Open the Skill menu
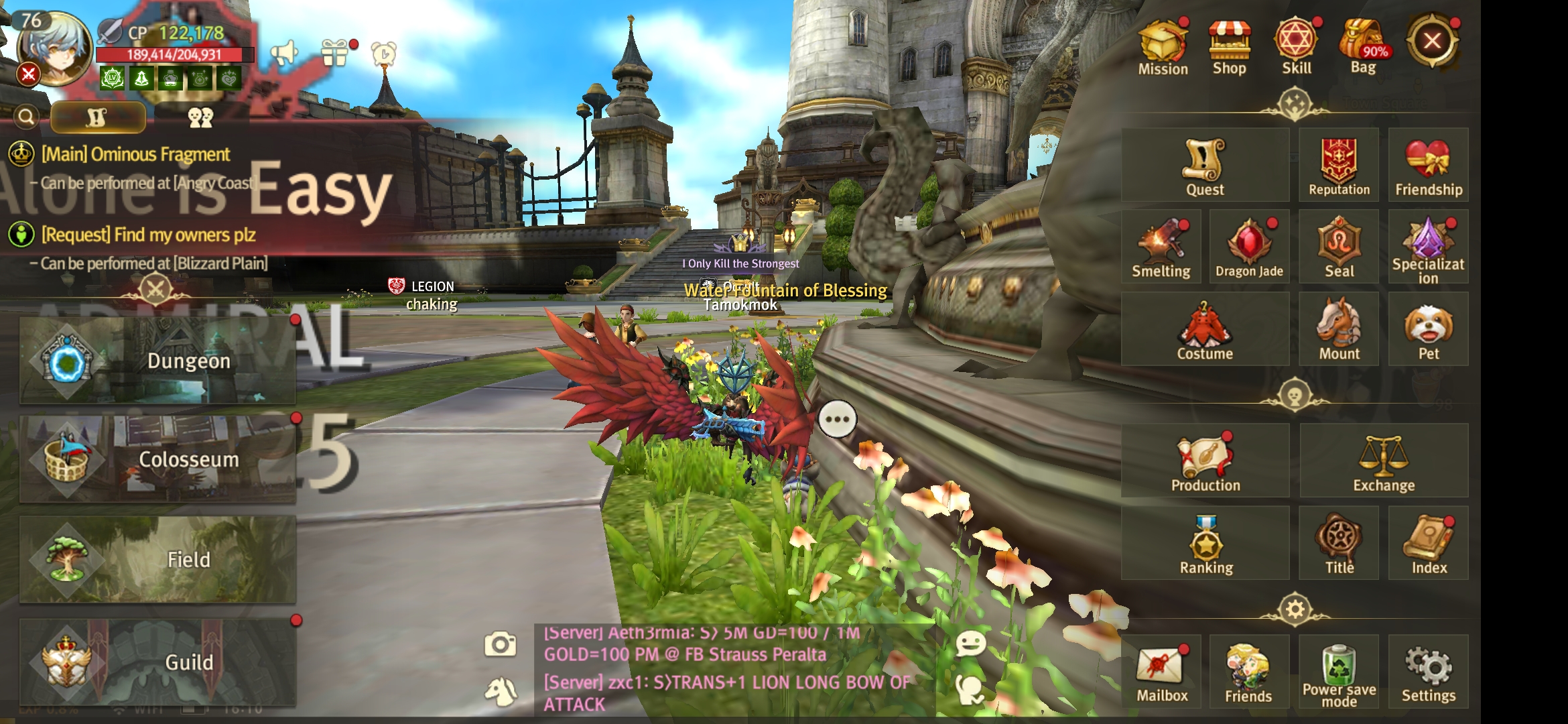1568x724 pixels. (1296, 47)
